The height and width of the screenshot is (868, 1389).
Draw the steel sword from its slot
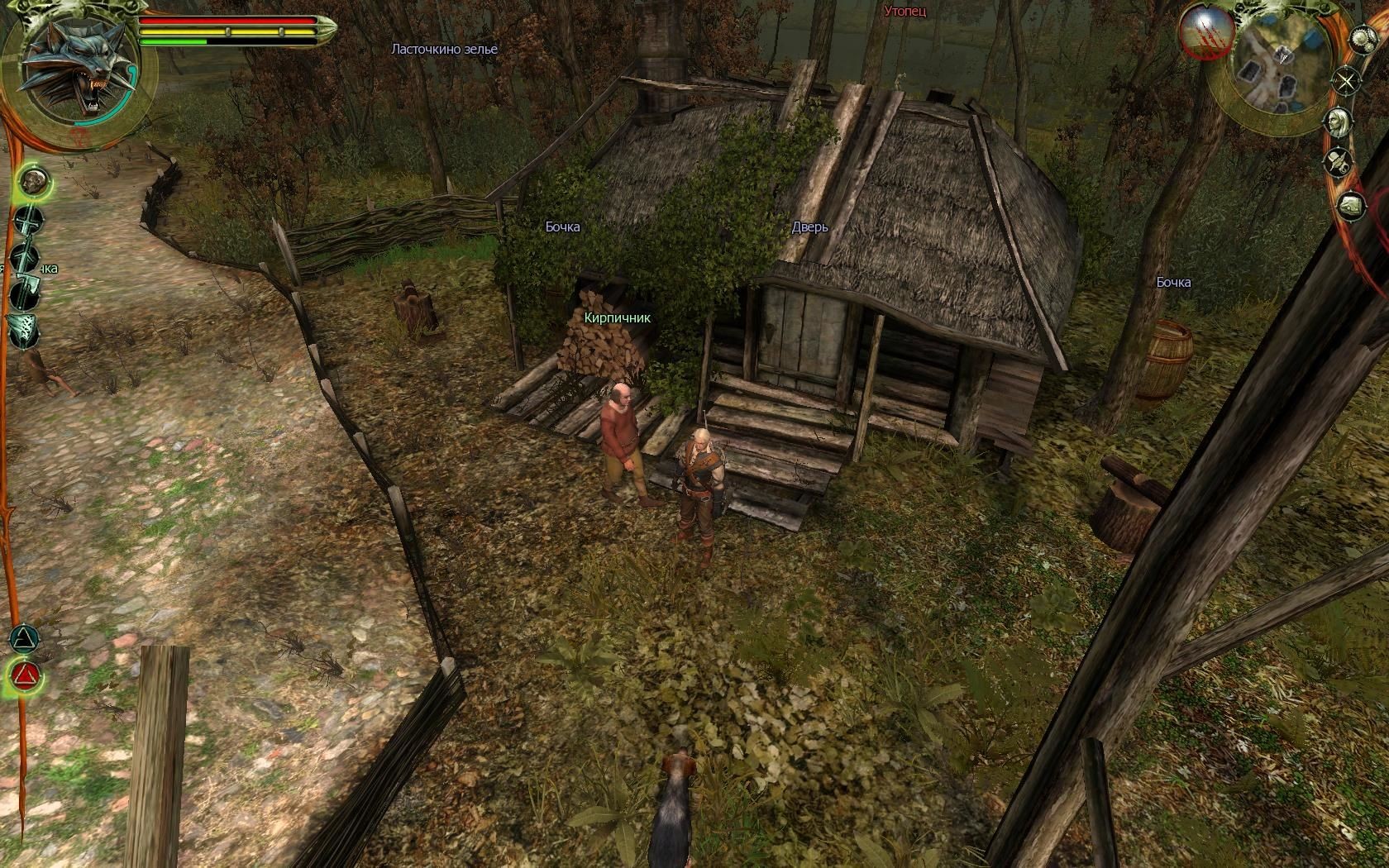click(x=29, y=222)
